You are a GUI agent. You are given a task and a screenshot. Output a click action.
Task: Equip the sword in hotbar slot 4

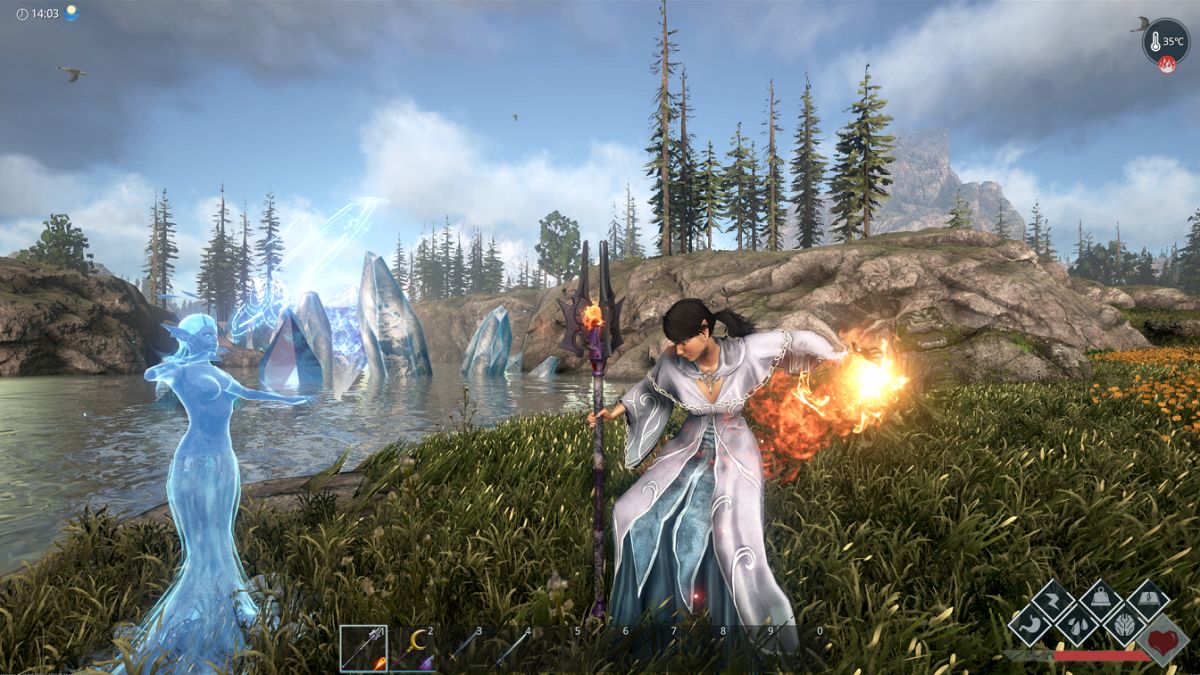click(509, 649)
